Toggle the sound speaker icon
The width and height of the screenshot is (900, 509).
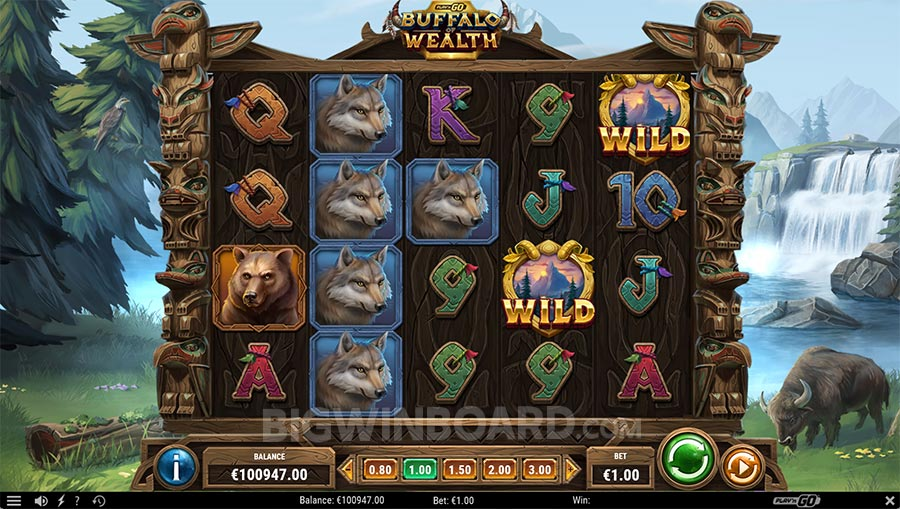pyautogui.click(x=41, y=500)
